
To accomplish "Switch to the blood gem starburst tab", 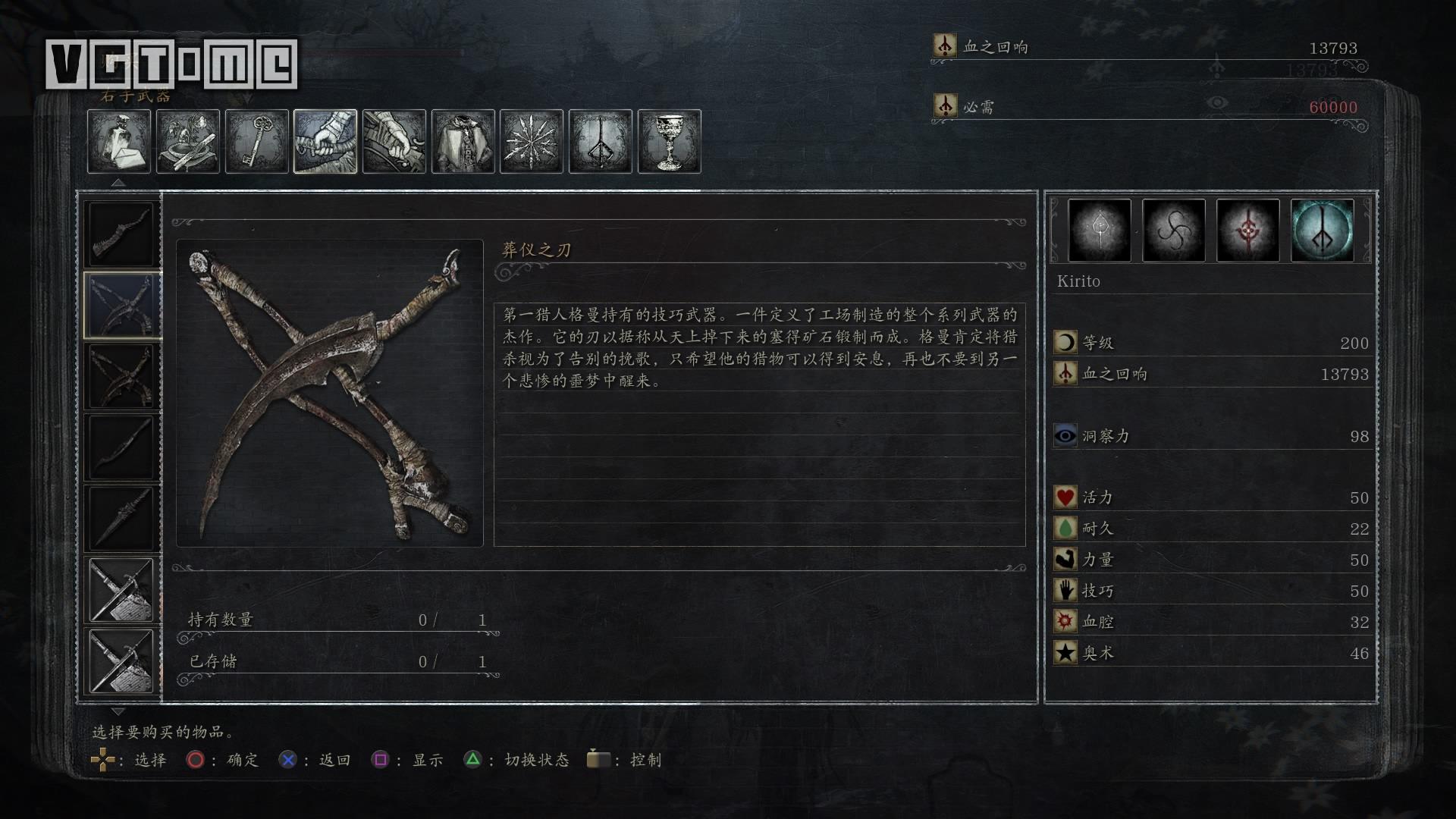I will coord(532,142).
